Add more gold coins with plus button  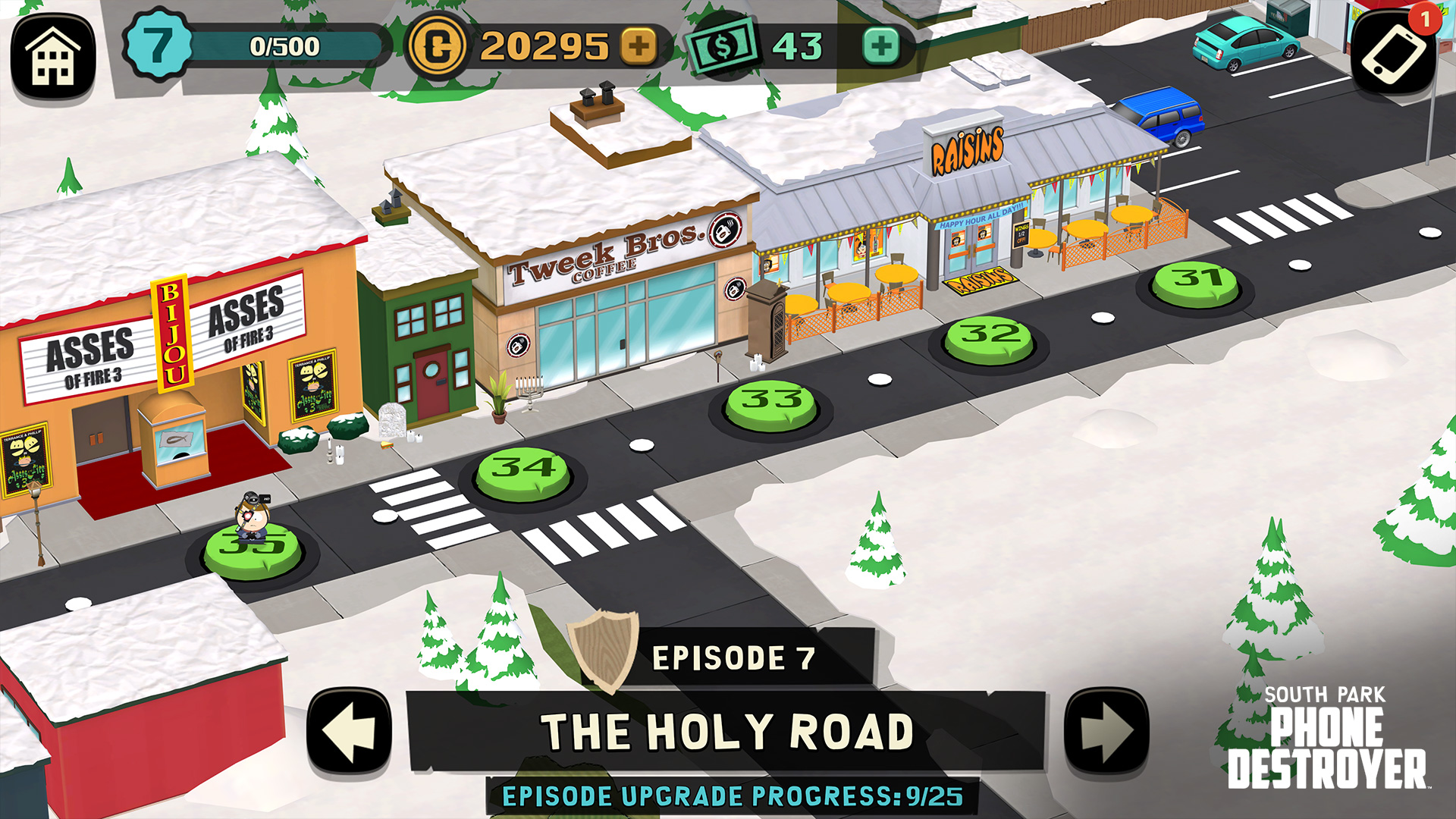click(639, 46)
